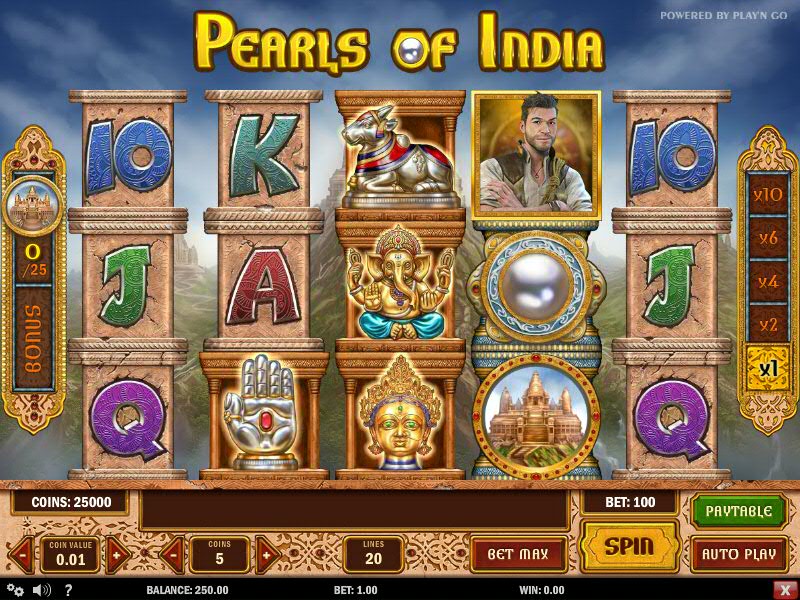Select Bet Max

click(518, 554)
